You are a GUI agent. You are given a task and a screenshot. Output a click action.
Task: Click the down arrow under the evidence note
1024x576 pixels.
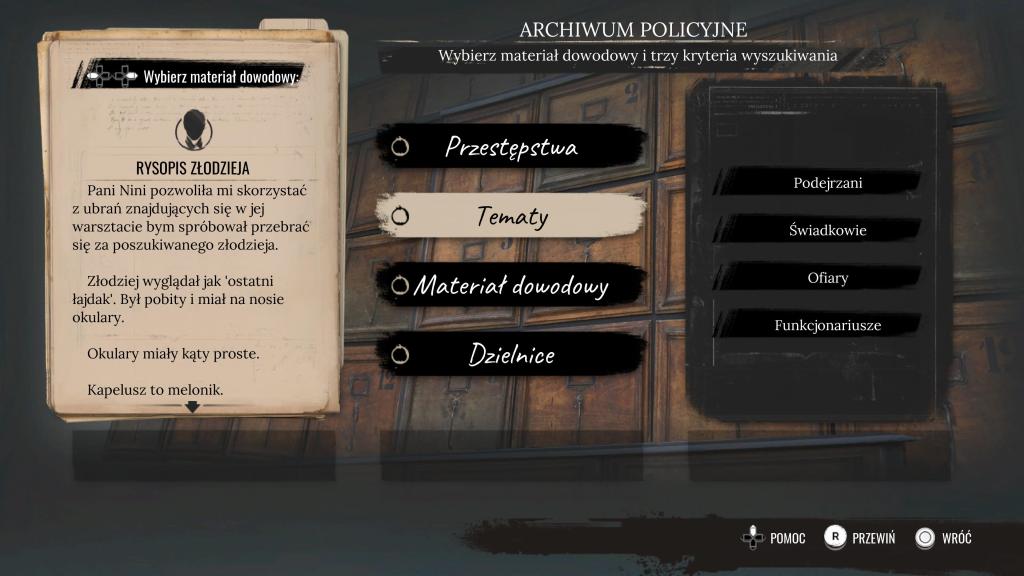click(192, 407)
